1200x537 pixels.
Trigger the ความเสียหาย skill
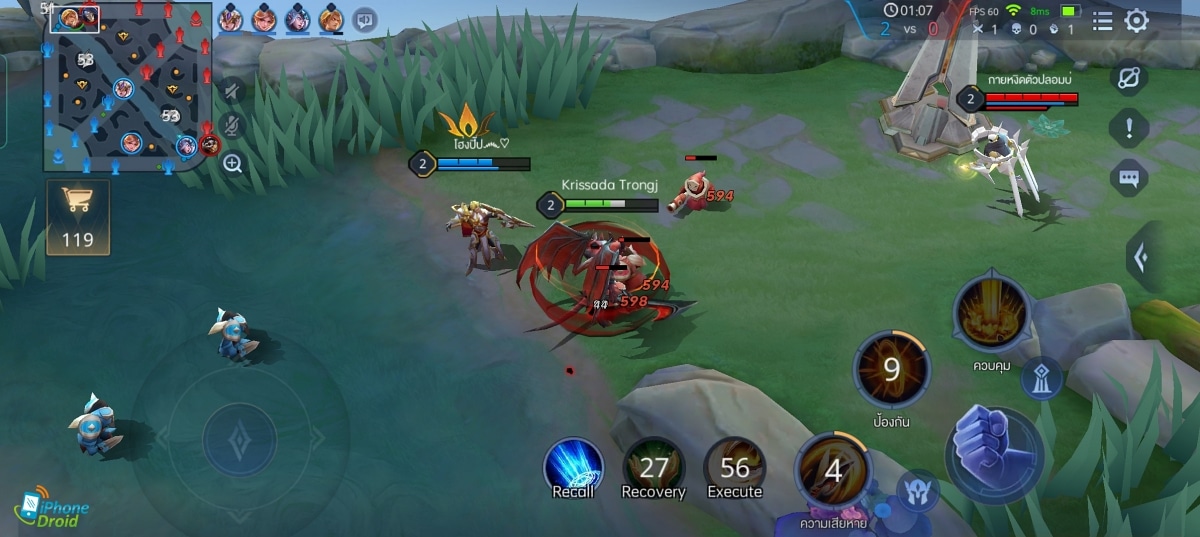click(833, 471)
